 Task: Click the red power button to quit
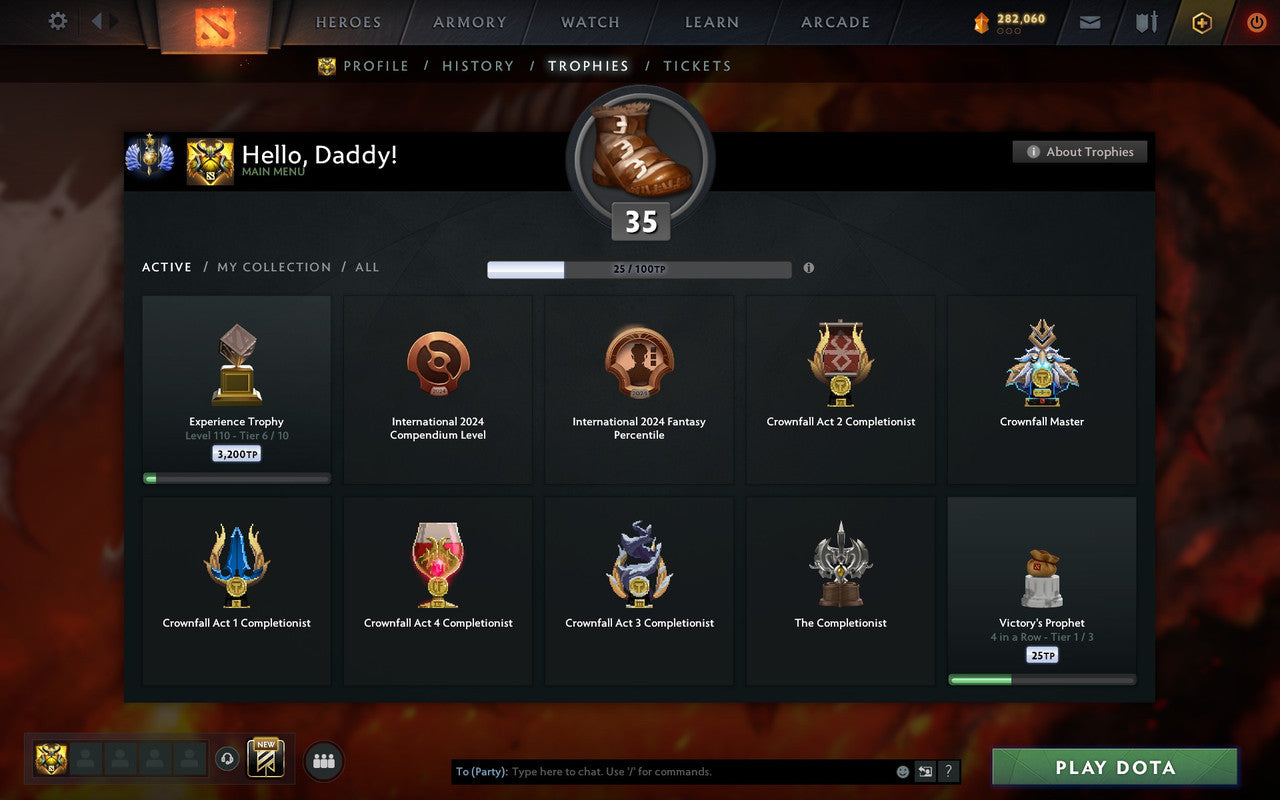(1256, 22)
